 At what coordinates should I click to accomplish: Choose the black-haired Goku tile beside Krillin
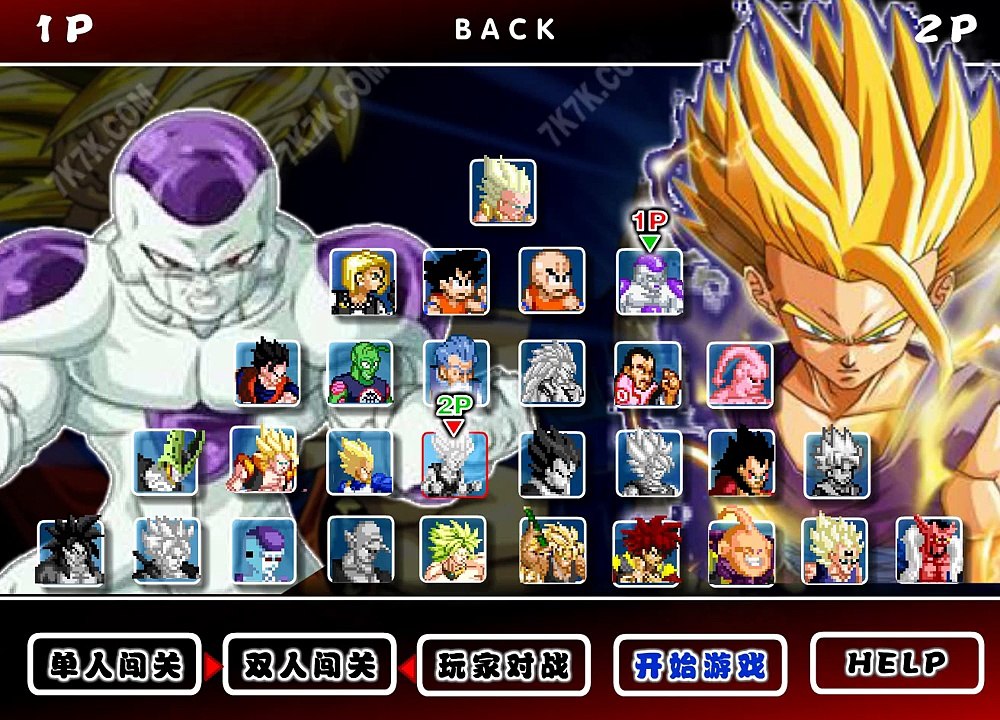tap(456, 281)
